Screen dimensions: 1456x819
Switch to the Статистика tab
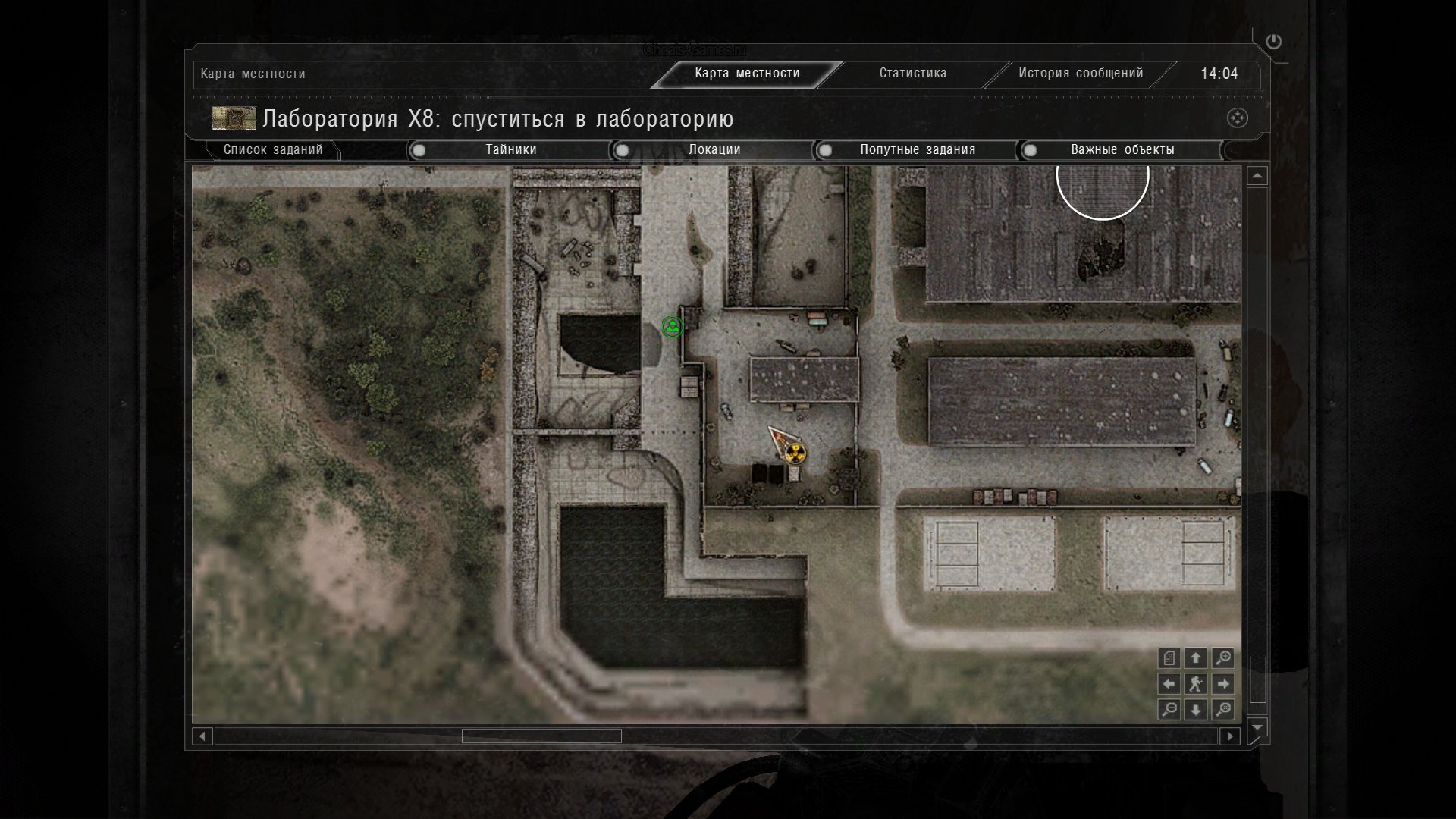(912, 74)
